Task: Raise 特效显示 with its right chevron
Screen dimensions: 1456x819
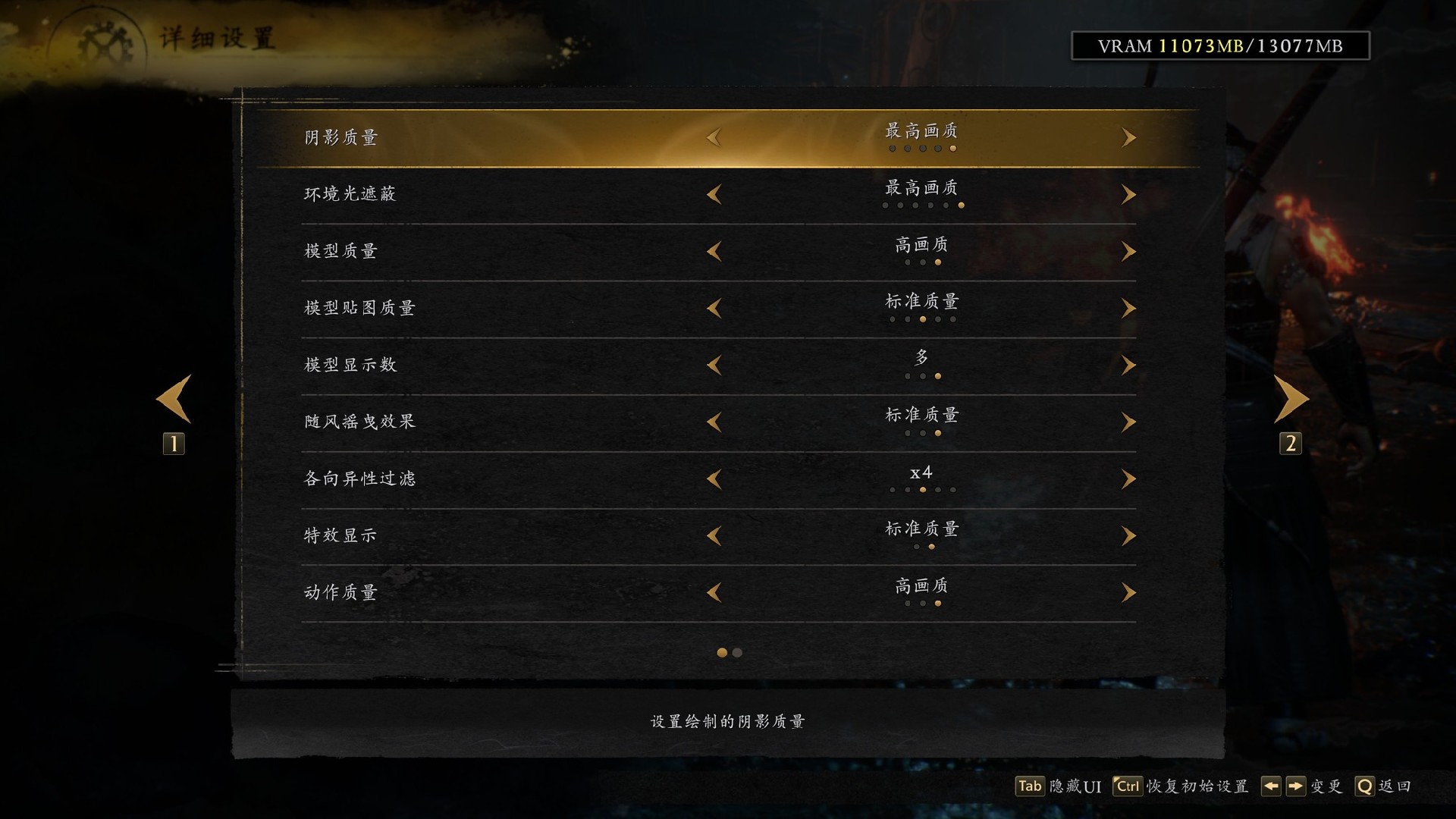Action: pyautogui.click(x=1128, y=535)
